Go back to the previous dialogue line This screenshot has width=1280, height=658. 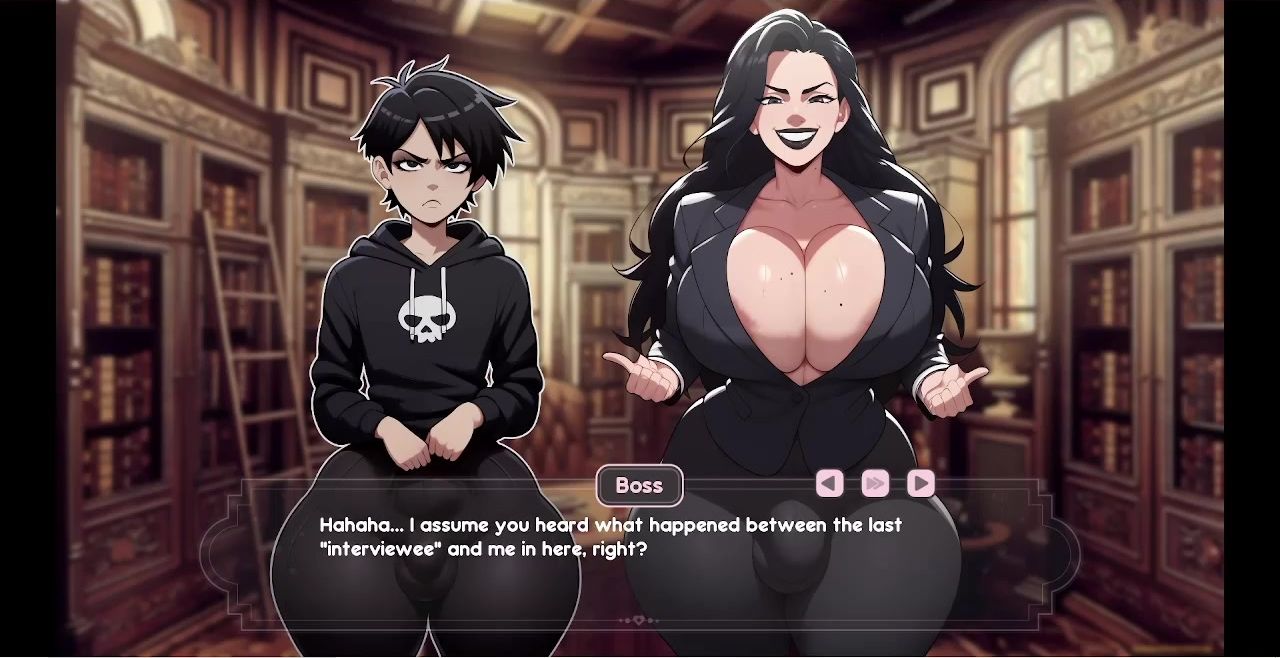[x=829, y=484]
